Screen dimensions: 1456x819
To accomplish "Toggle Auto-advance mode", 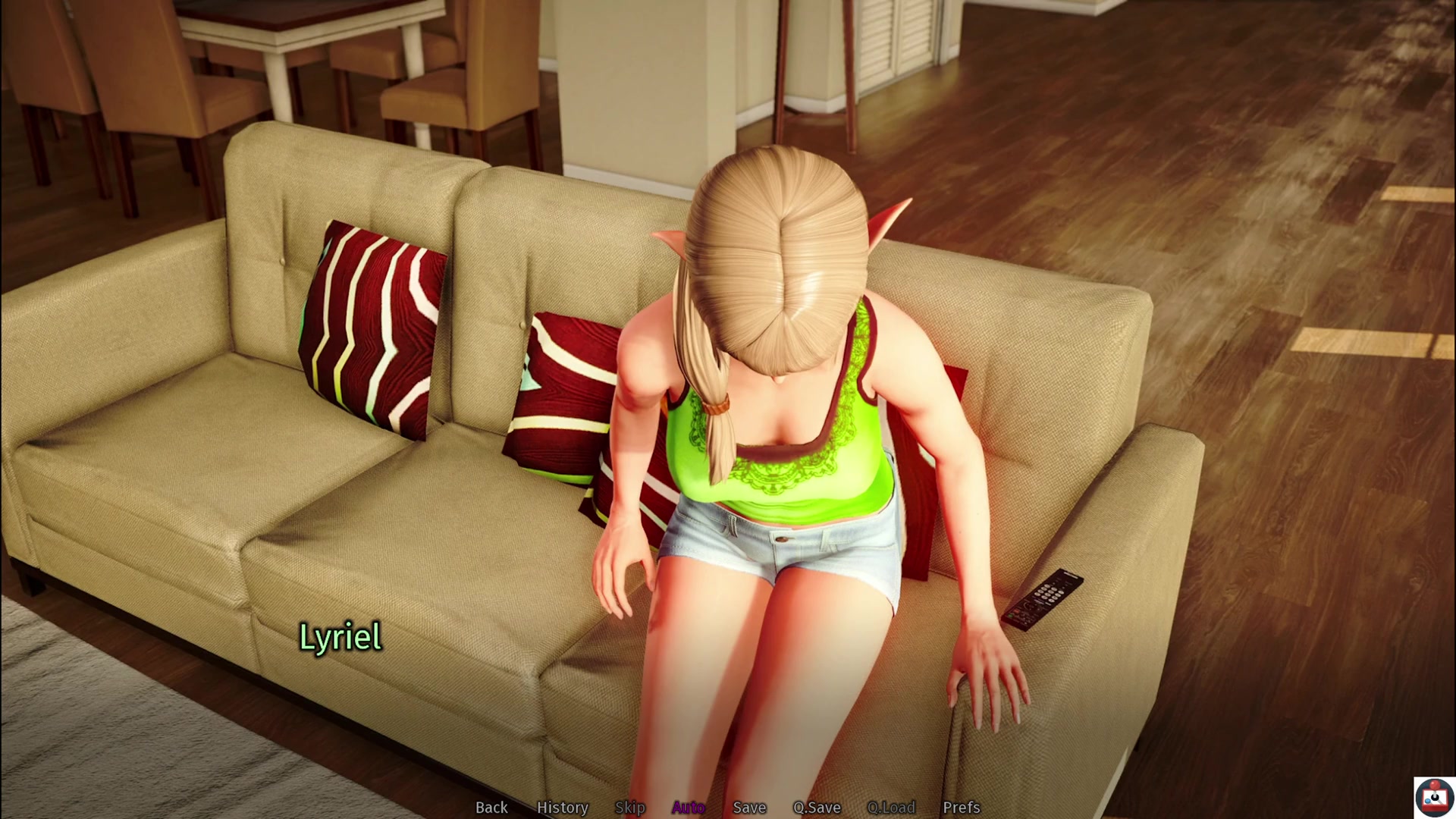I will pos(689,808).
